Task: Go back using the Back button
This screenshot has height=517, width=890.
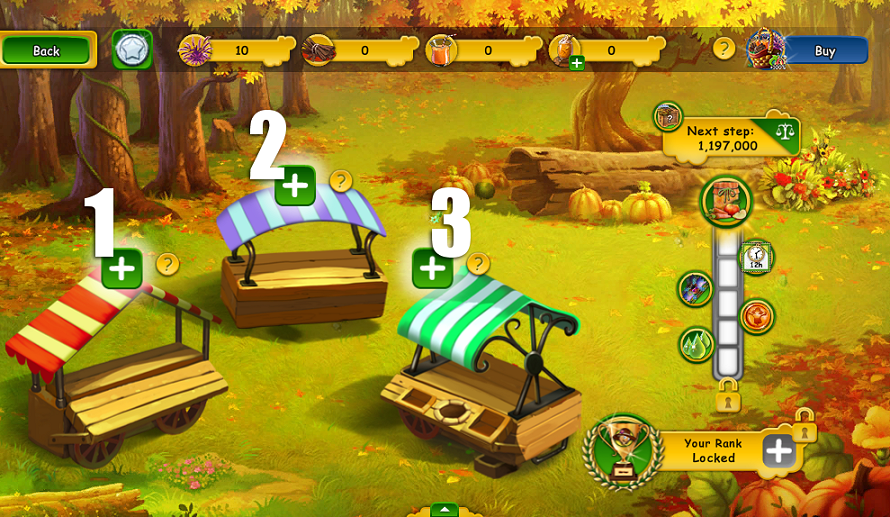Action: [x=48, y=50]
